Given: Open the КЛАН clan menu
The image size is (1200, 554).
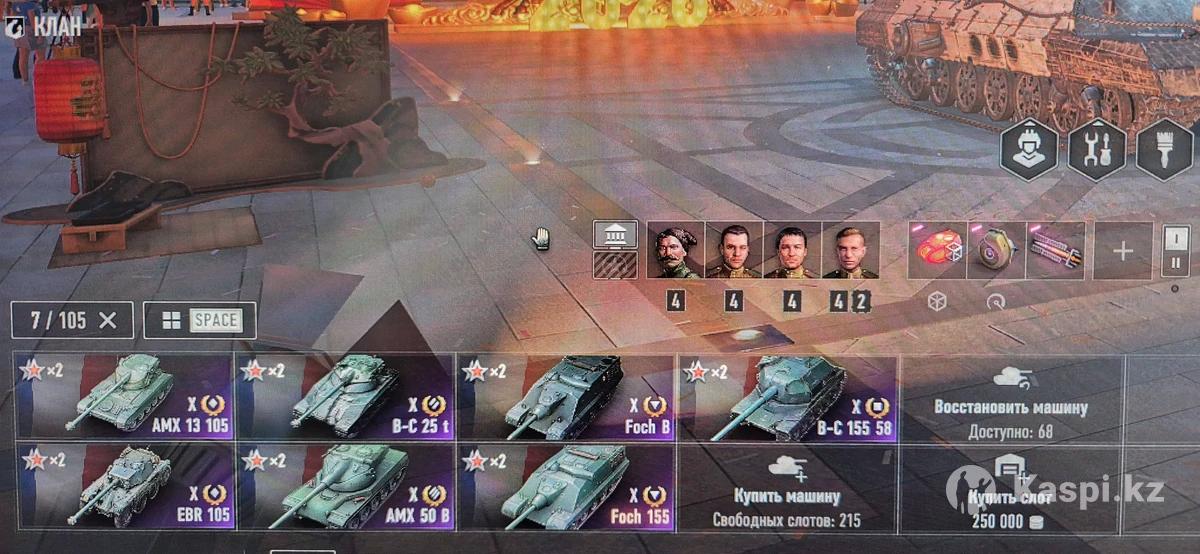Looking at the screenshot, I should 47,26.
